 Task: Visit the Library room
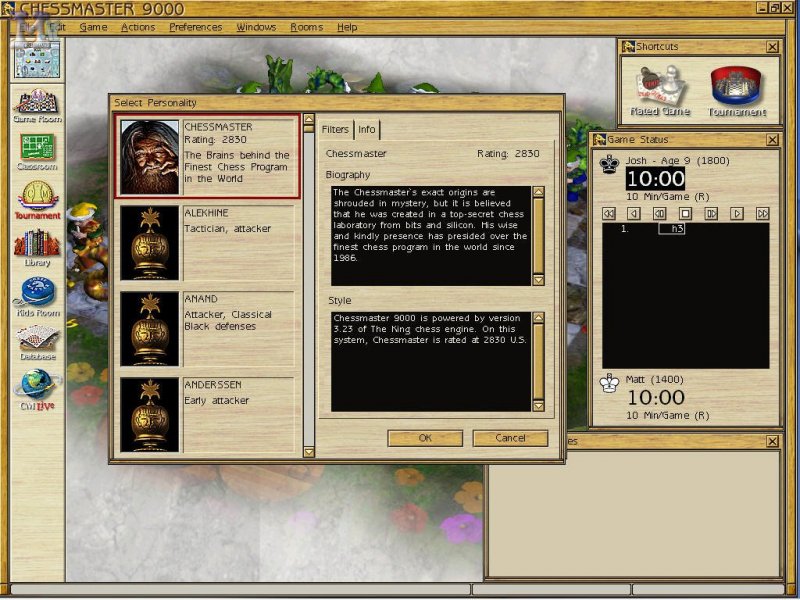click(x=37, y=247)
